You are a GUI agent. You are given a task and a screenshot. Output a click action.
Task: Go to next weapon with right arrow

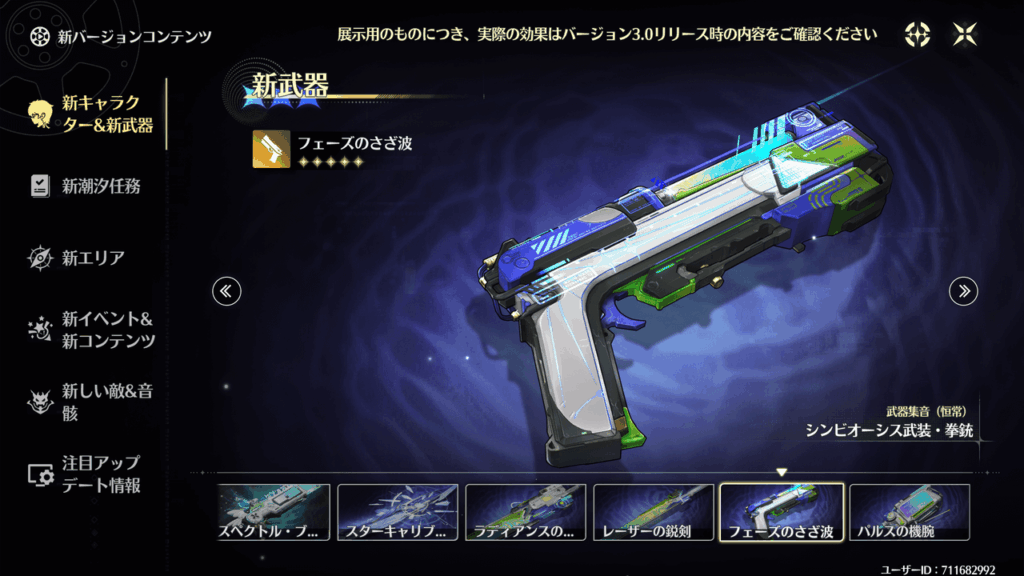coord(963,291)
